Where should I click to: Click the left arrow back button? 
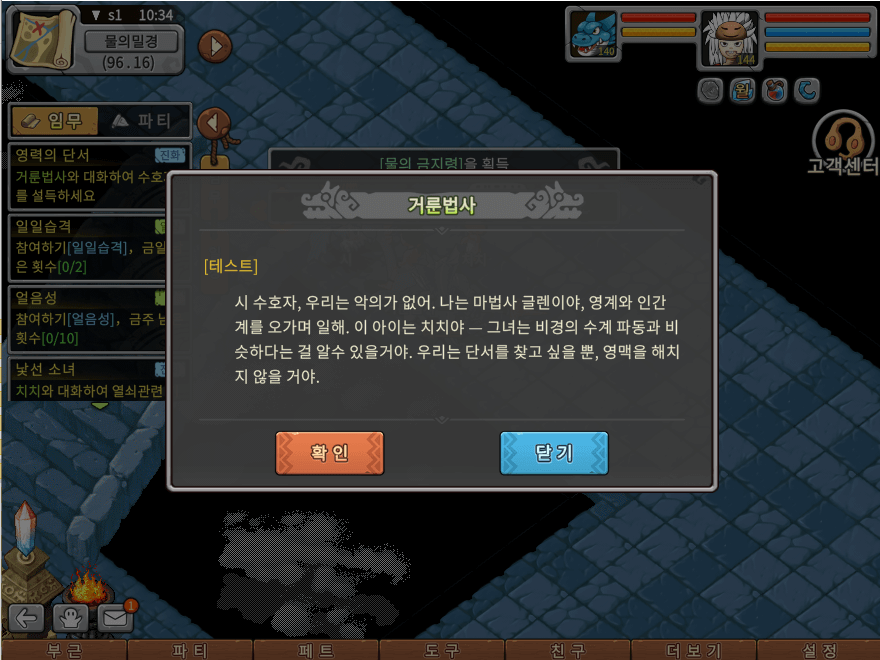26,617
